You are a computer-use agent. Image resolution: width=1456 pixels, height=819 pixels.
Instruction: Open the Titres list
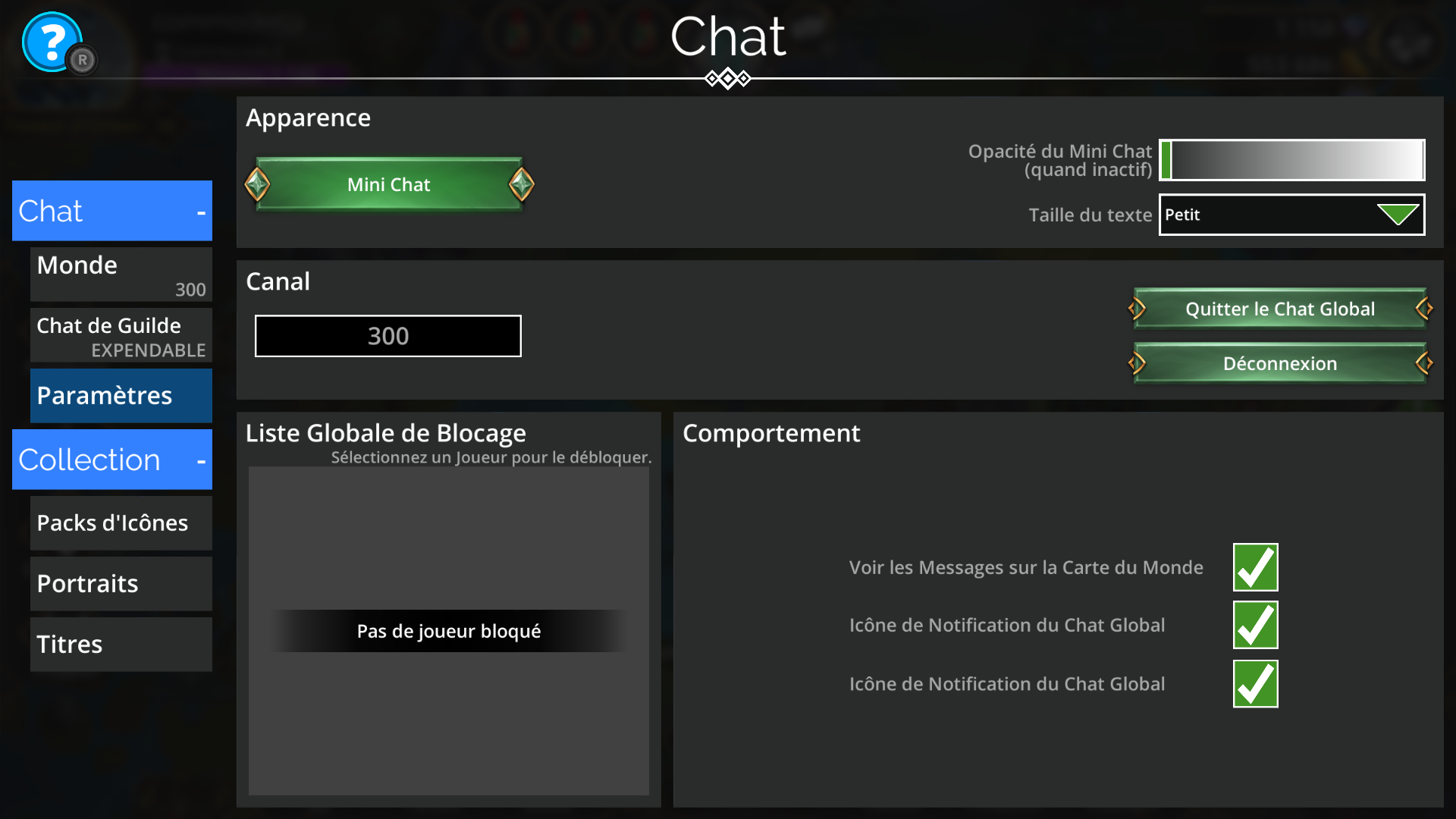point(121,645)
